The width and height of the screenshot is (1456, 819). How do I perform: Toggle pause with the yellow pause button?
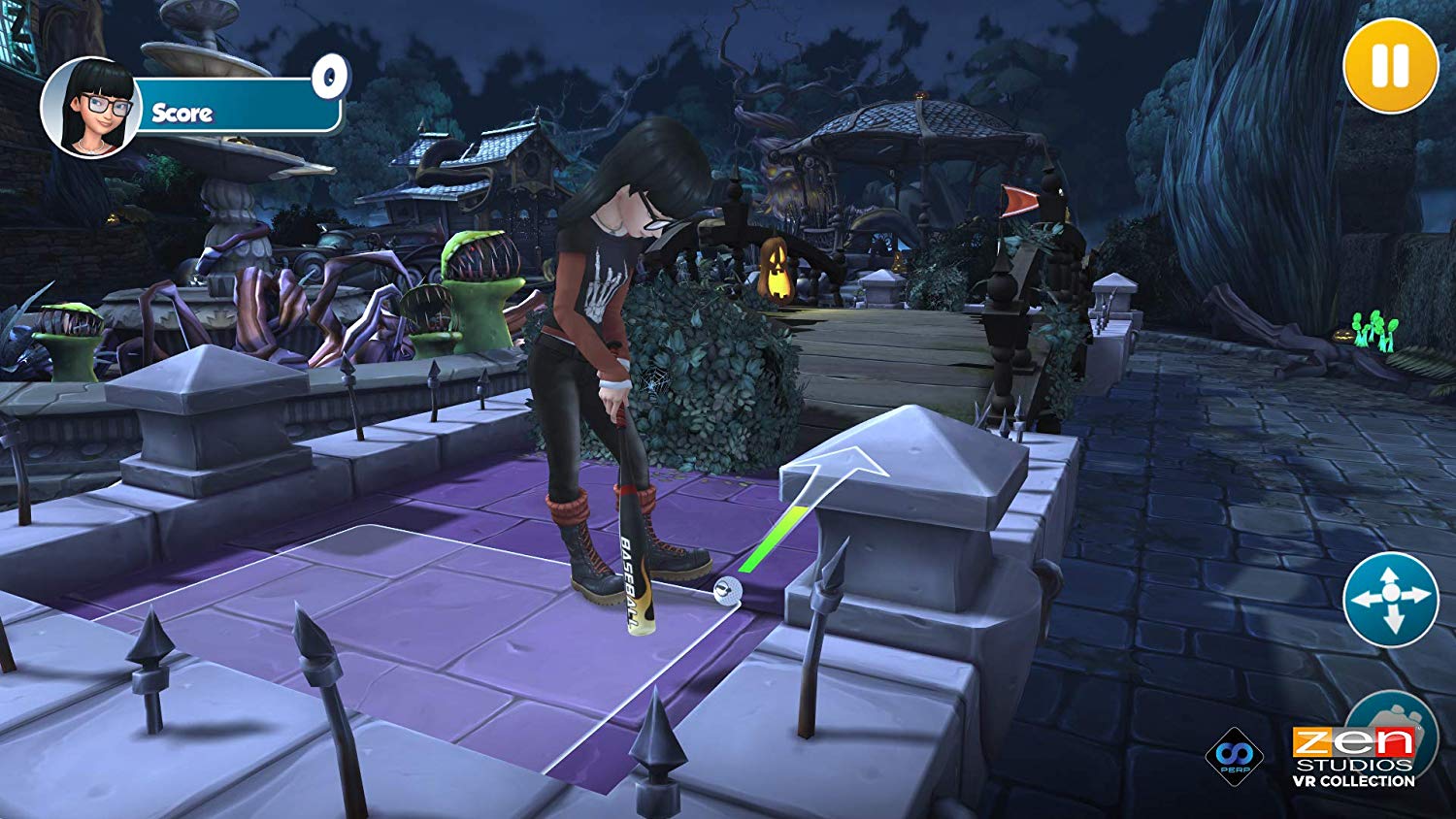click(1388, 66)
